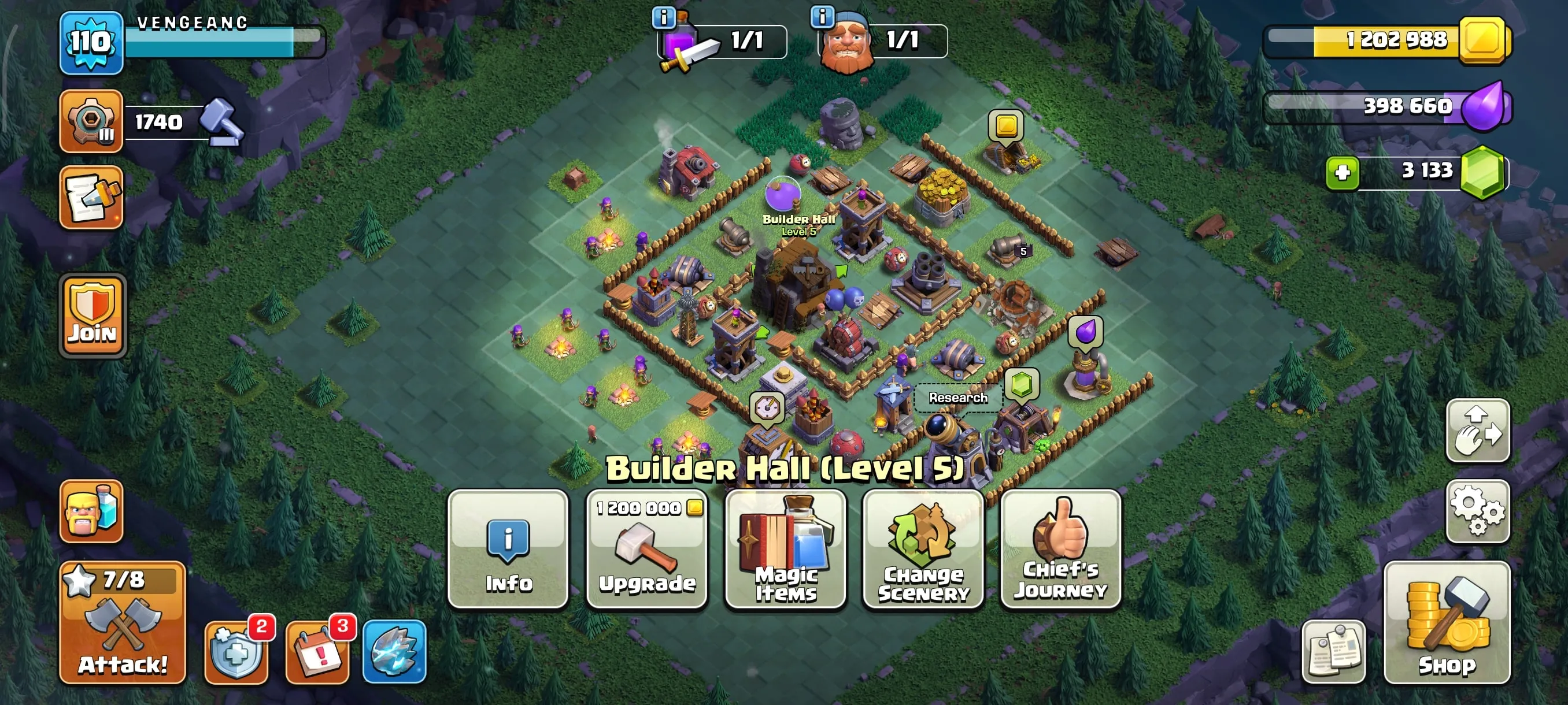Open Upgrade costing 1 200 000 gold

[647, 551]
